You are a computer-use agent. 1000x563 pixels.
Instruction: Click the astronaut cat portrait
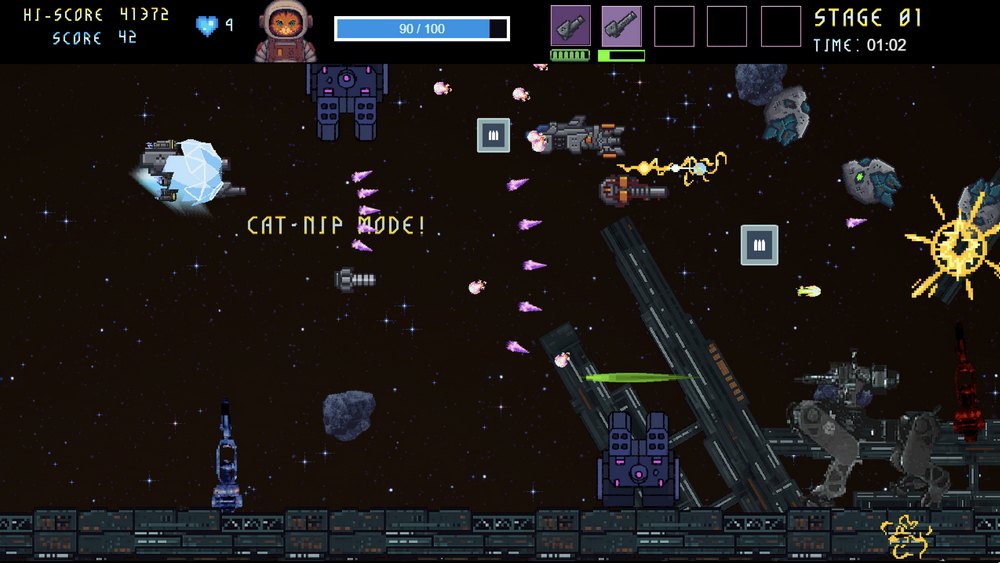(285, 31)
